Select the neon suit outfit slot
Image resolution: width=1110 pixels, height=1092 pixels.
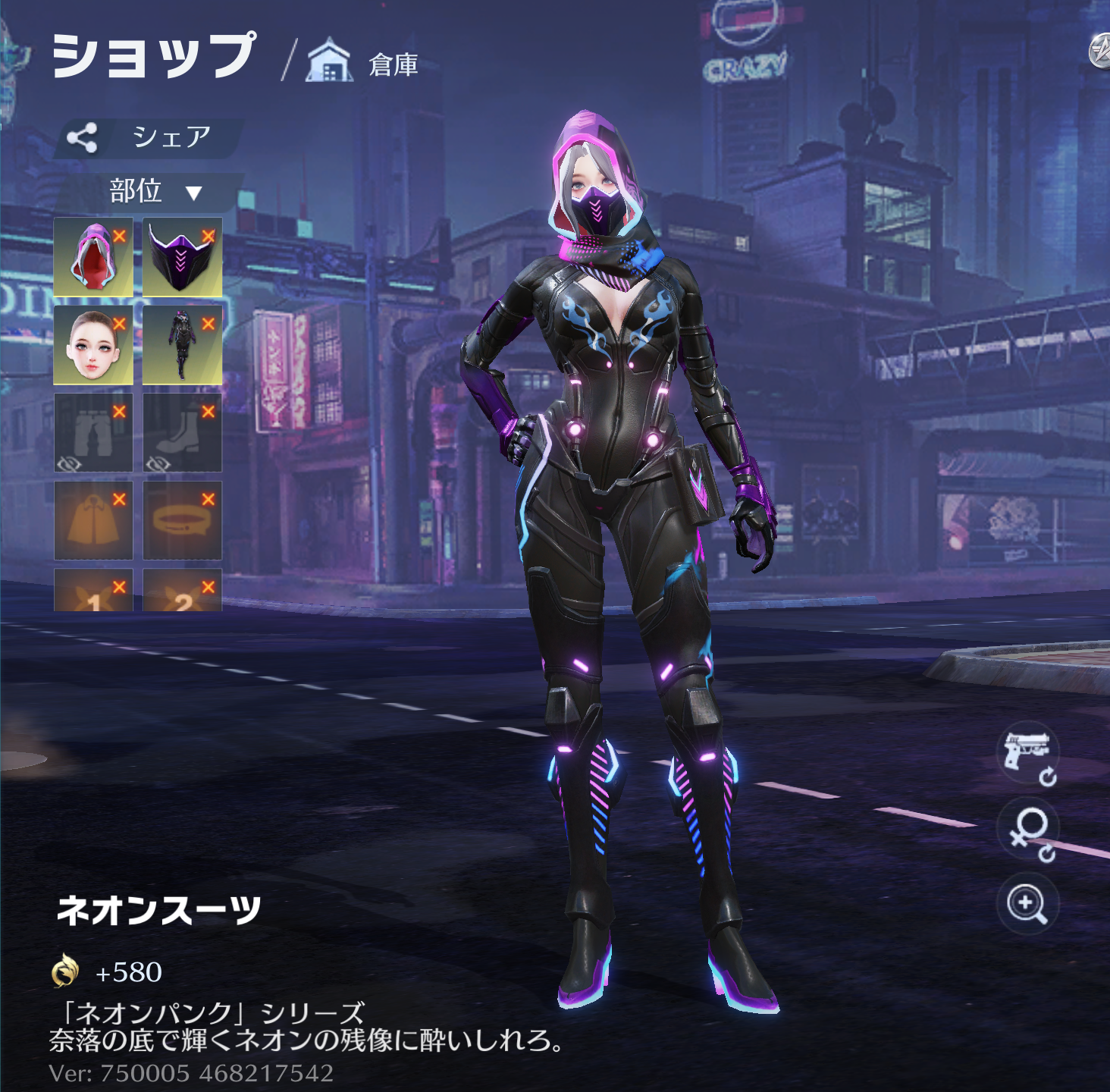click(180, 347)
